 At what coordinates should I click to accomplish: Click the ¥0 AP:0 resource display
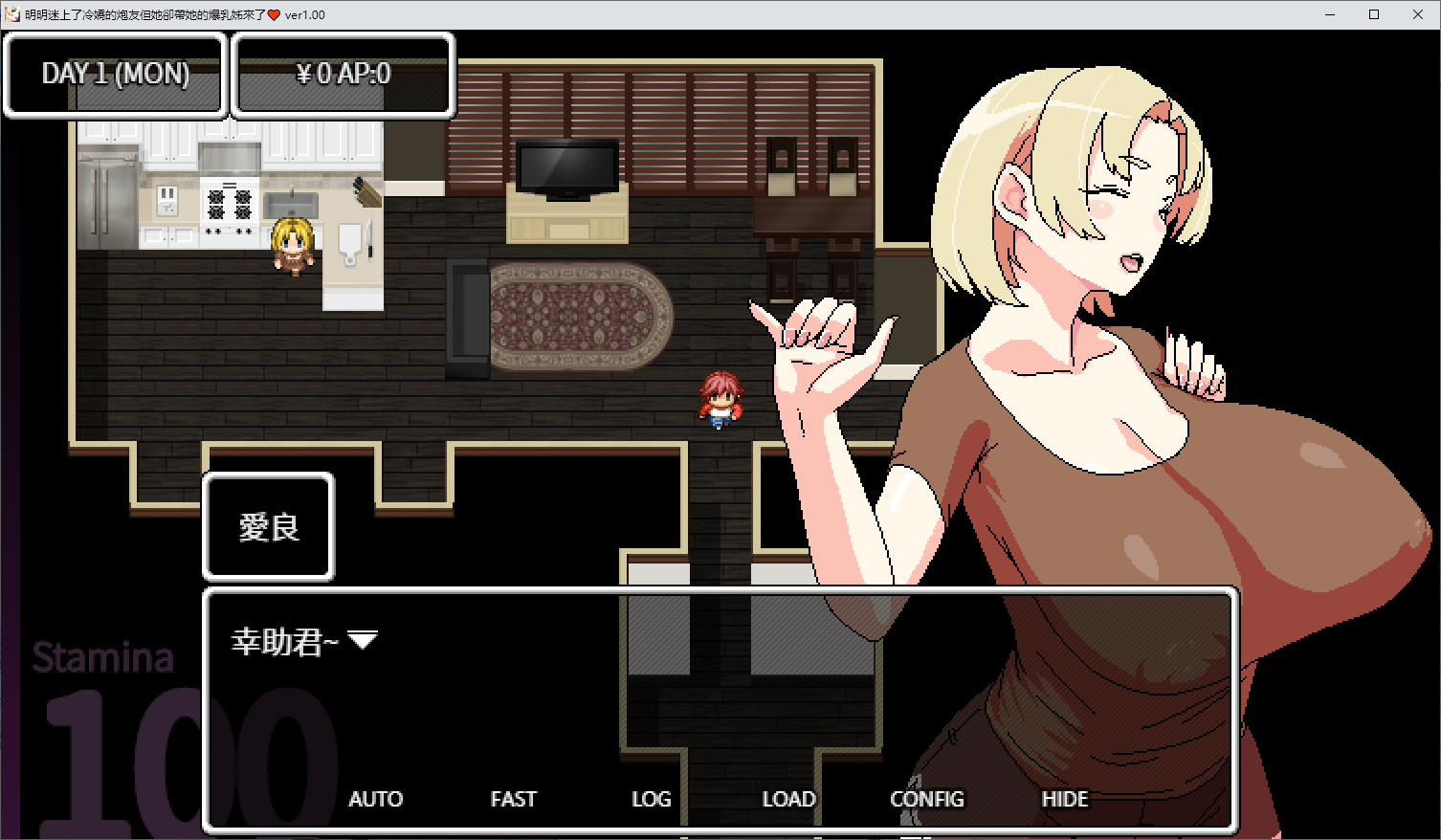pos(343,74)
